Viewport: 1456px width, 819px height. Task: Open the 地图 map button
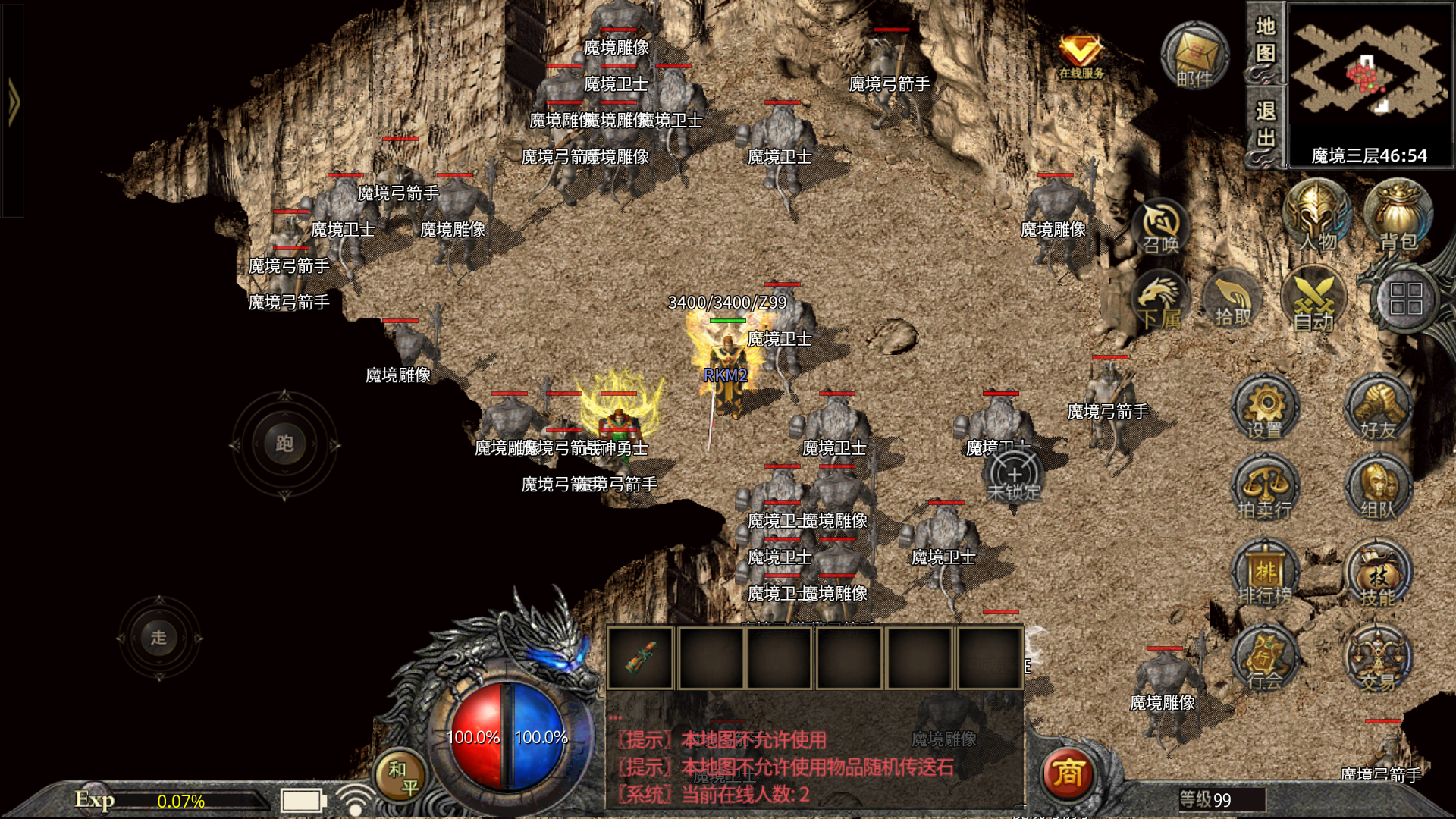point(1265,42)
